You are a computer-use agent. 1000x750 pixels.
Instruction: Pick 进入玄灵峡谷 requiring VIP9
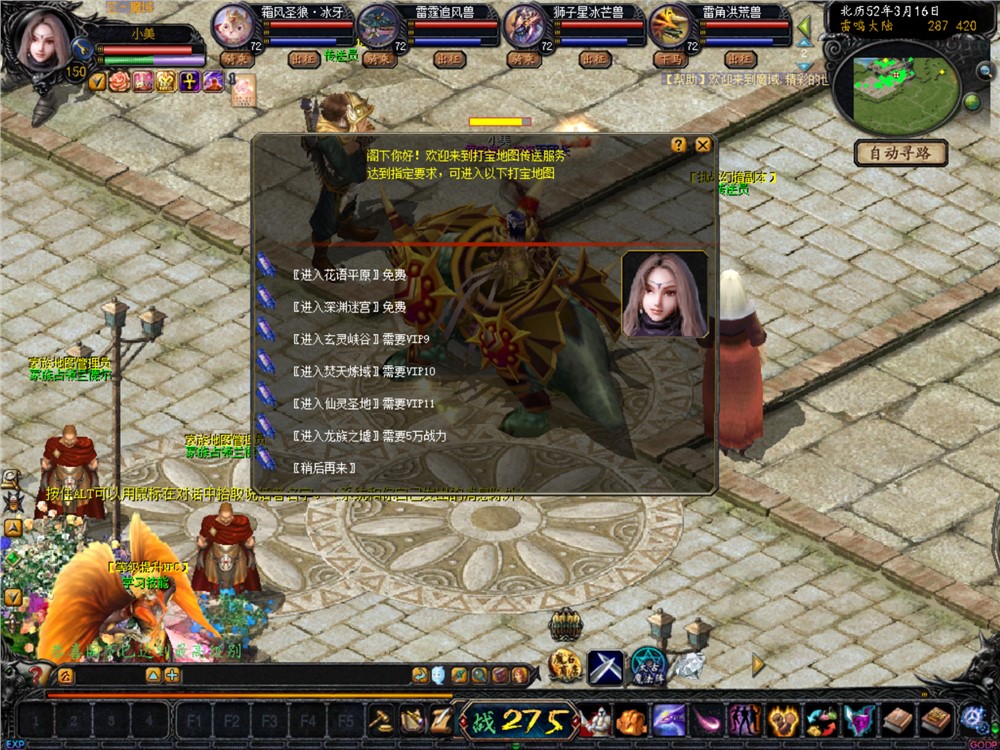pos(360,339)
